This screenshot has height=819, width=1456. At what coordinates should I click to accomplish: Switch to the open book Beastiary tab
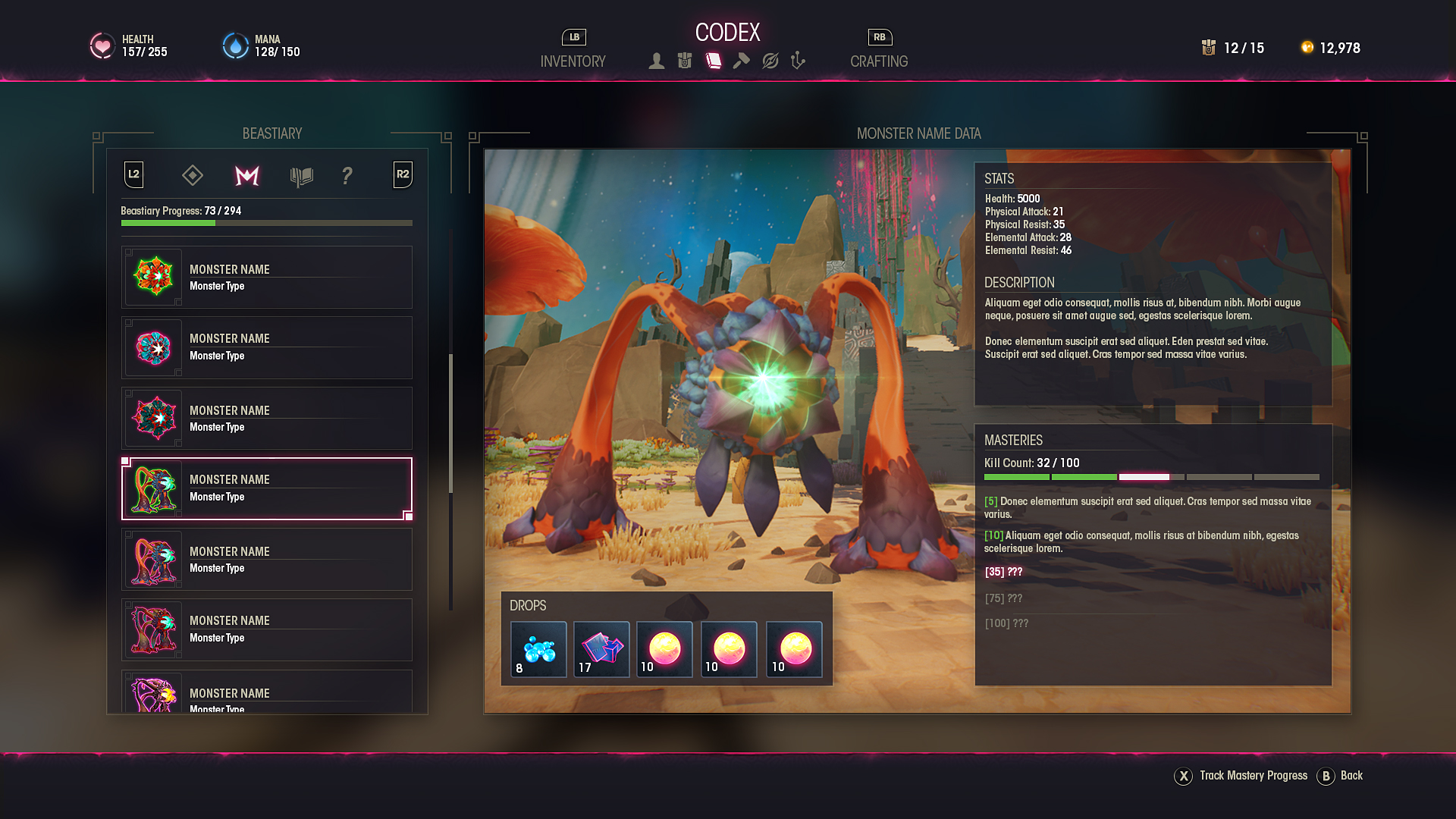301,176
